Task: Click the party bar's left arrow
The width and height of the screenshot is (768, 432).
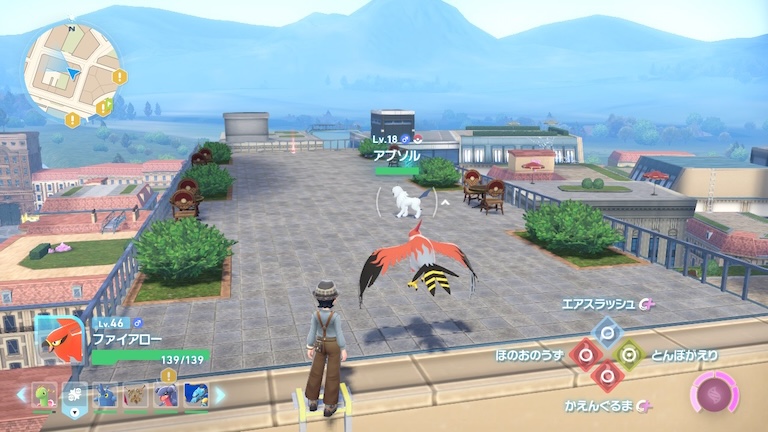Action: (21, 395)
